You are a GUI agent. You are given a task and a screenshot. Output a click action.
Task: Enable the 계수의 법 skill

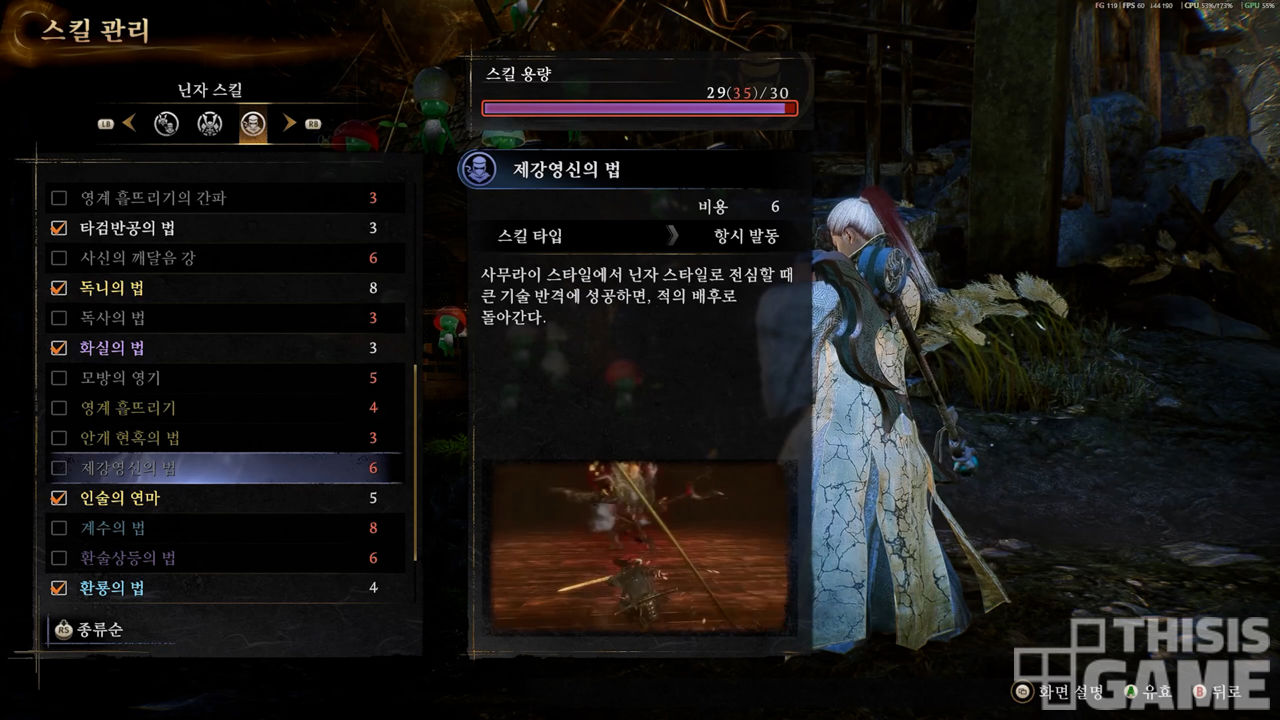(x=59, y=528)
